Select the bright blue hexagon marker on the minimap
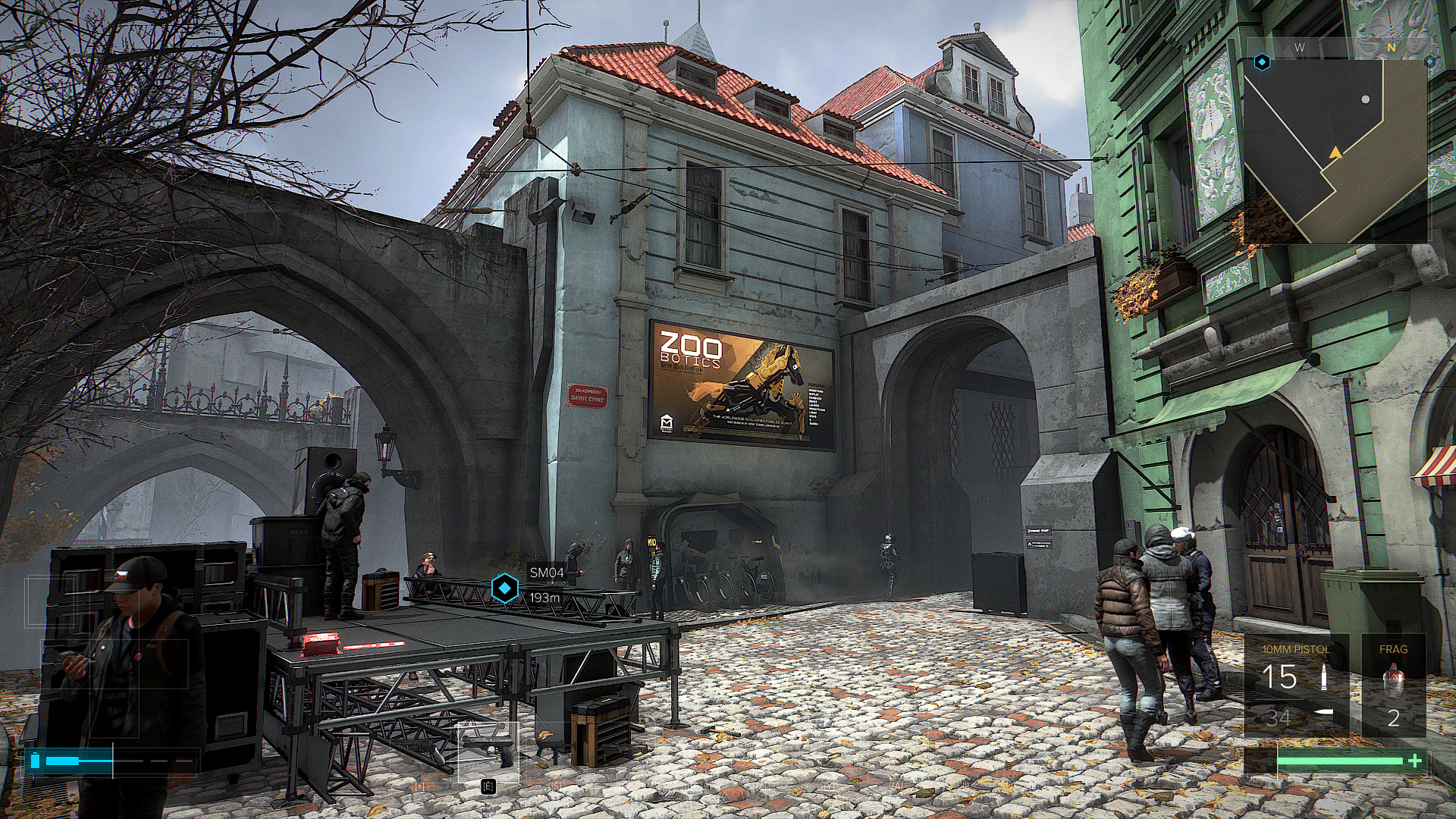 point(1262,62)
